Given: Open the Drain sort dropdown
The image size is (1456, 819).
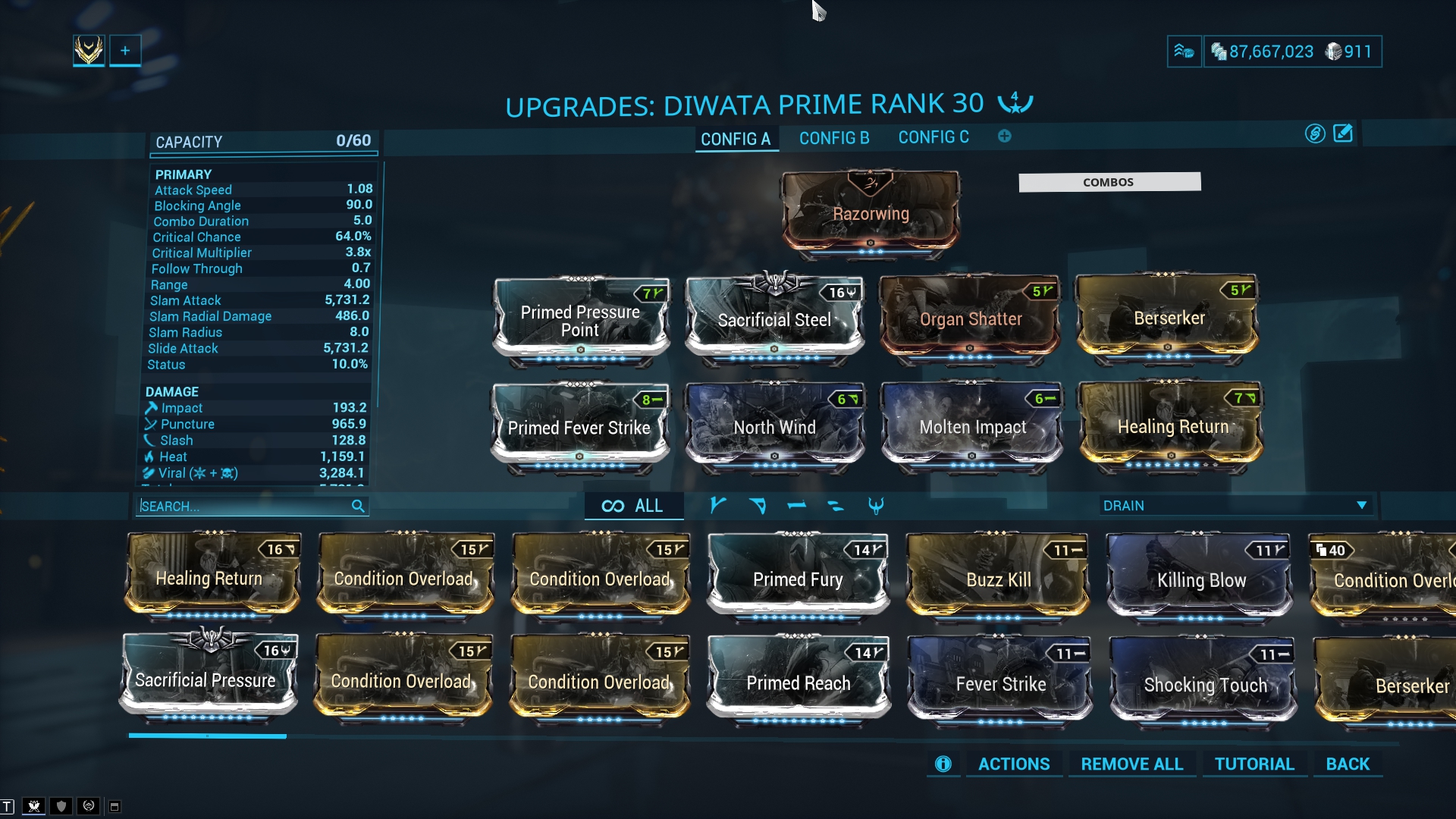Looking at the screenshot, I should coord(1235,506).
